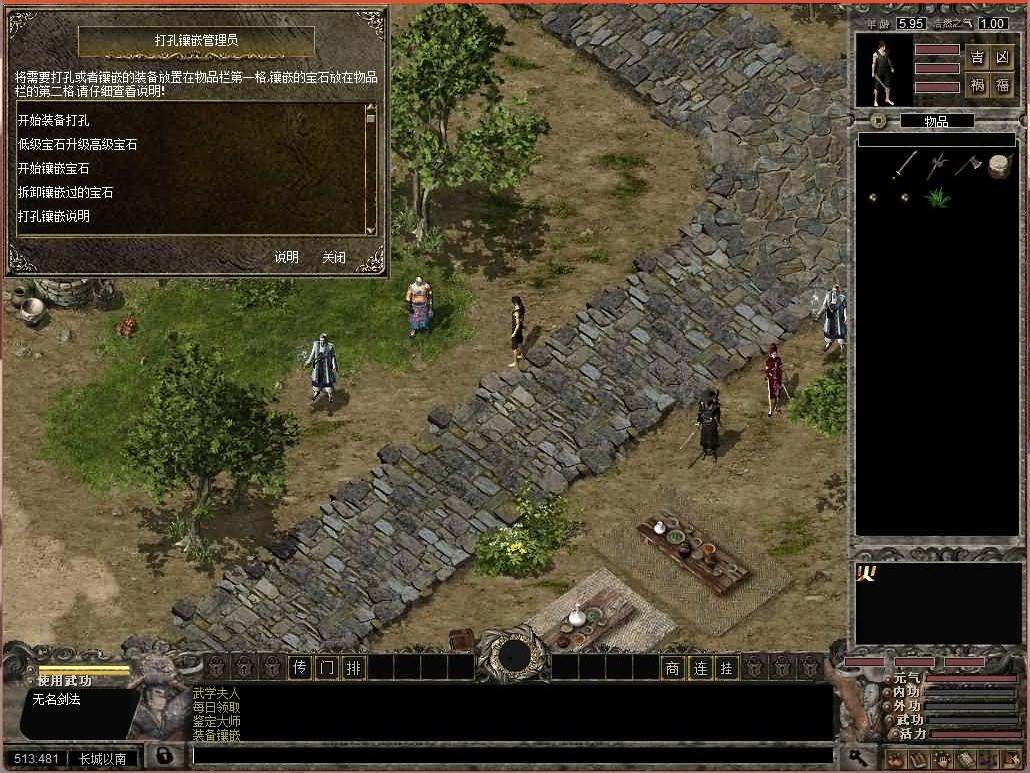
Task: Select 拆卸镶嵌过的宝石 option
Action: [66, 192]
